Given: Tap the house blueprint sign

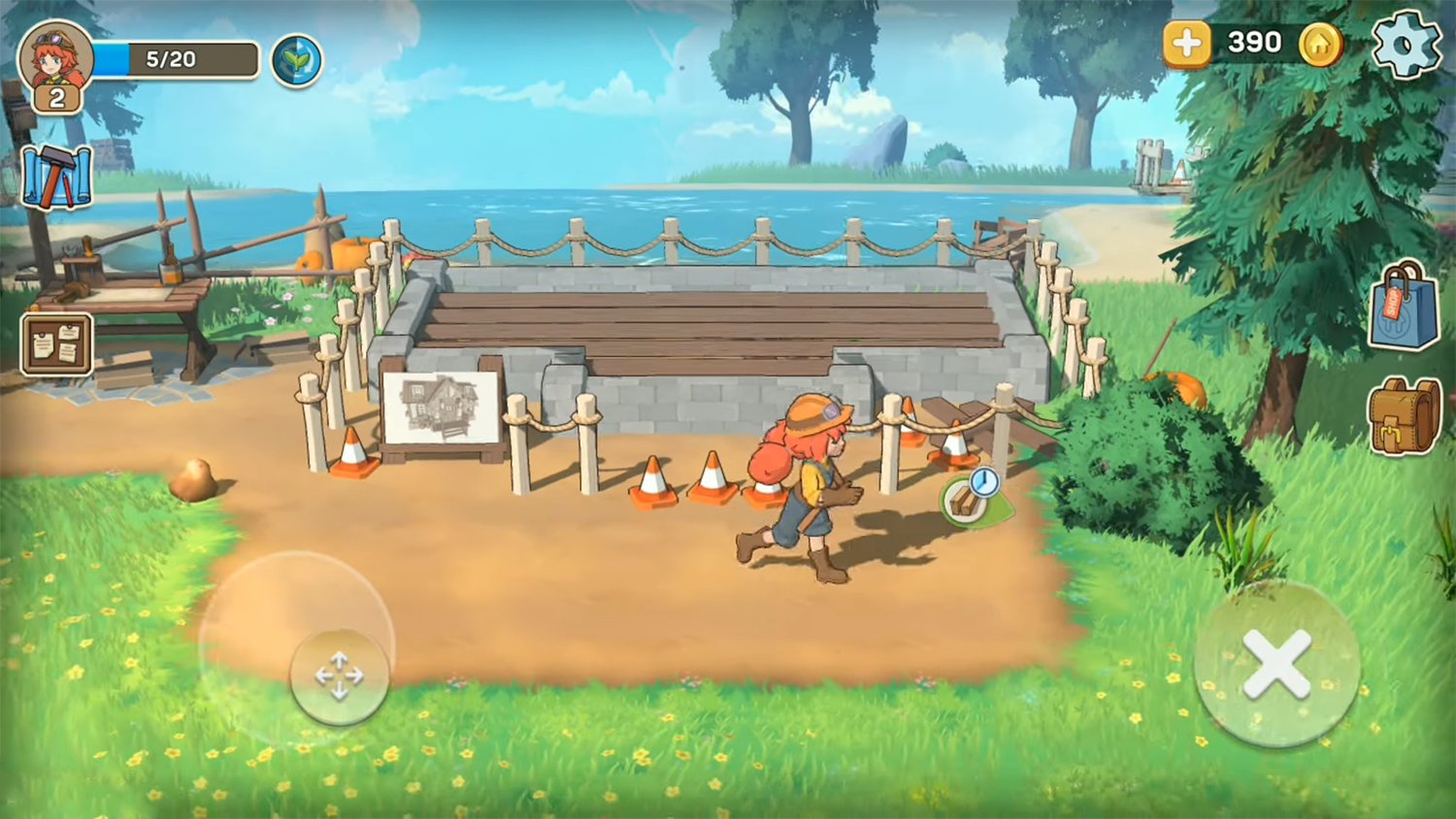Looking at the screenshot, I should click(442, 406).
